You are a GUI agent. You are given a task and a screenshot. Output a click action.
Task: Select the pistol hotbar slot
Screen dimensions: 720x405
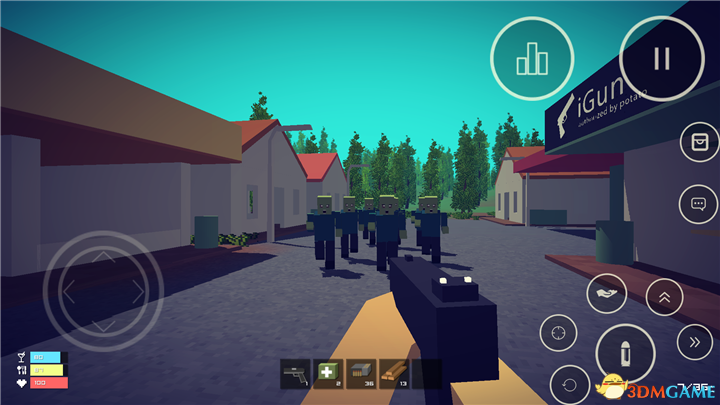coord(295,373)
